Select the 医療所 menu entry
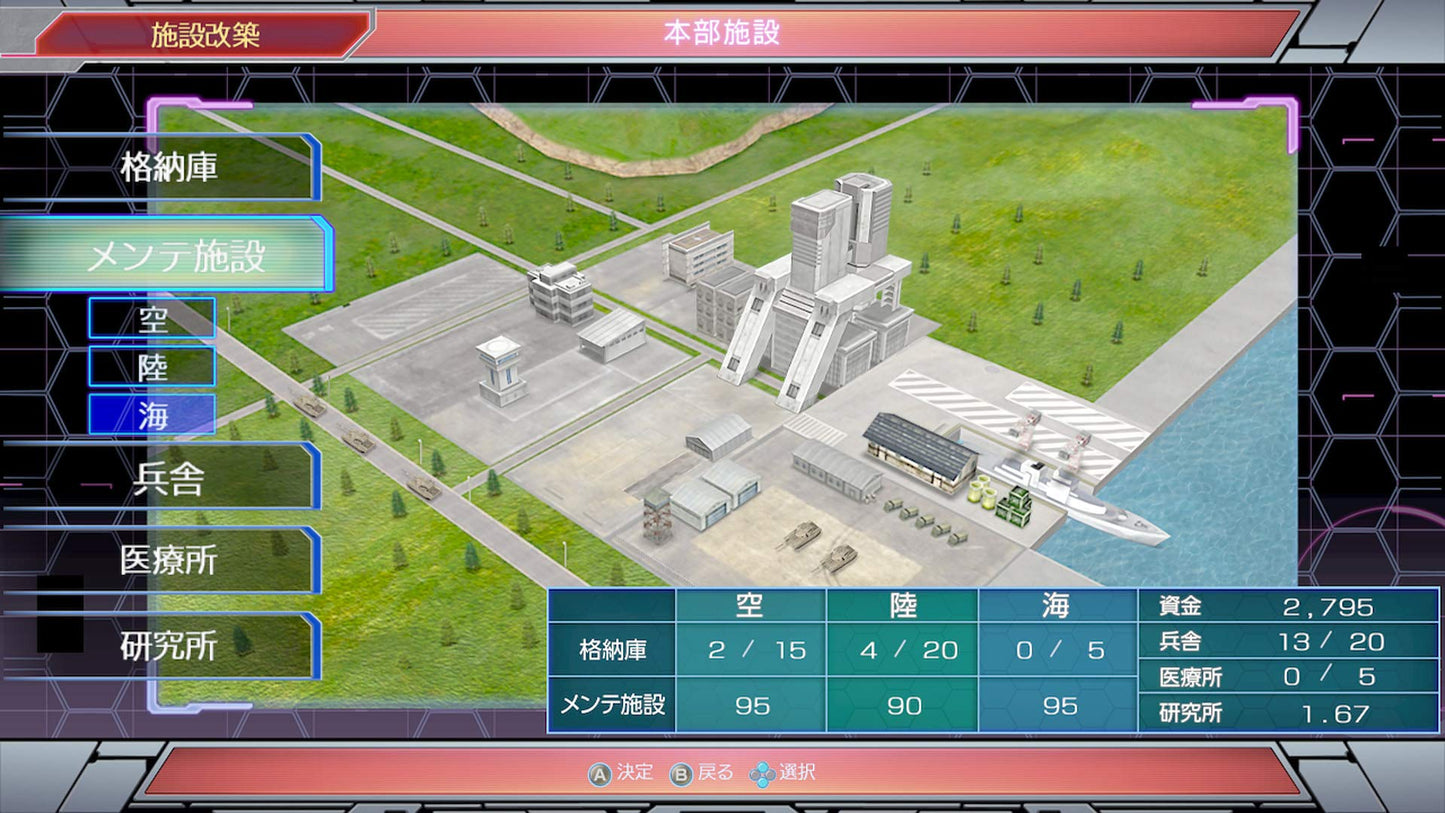The width and height of the screenshot is (1445, 813). tap(168, 561)
